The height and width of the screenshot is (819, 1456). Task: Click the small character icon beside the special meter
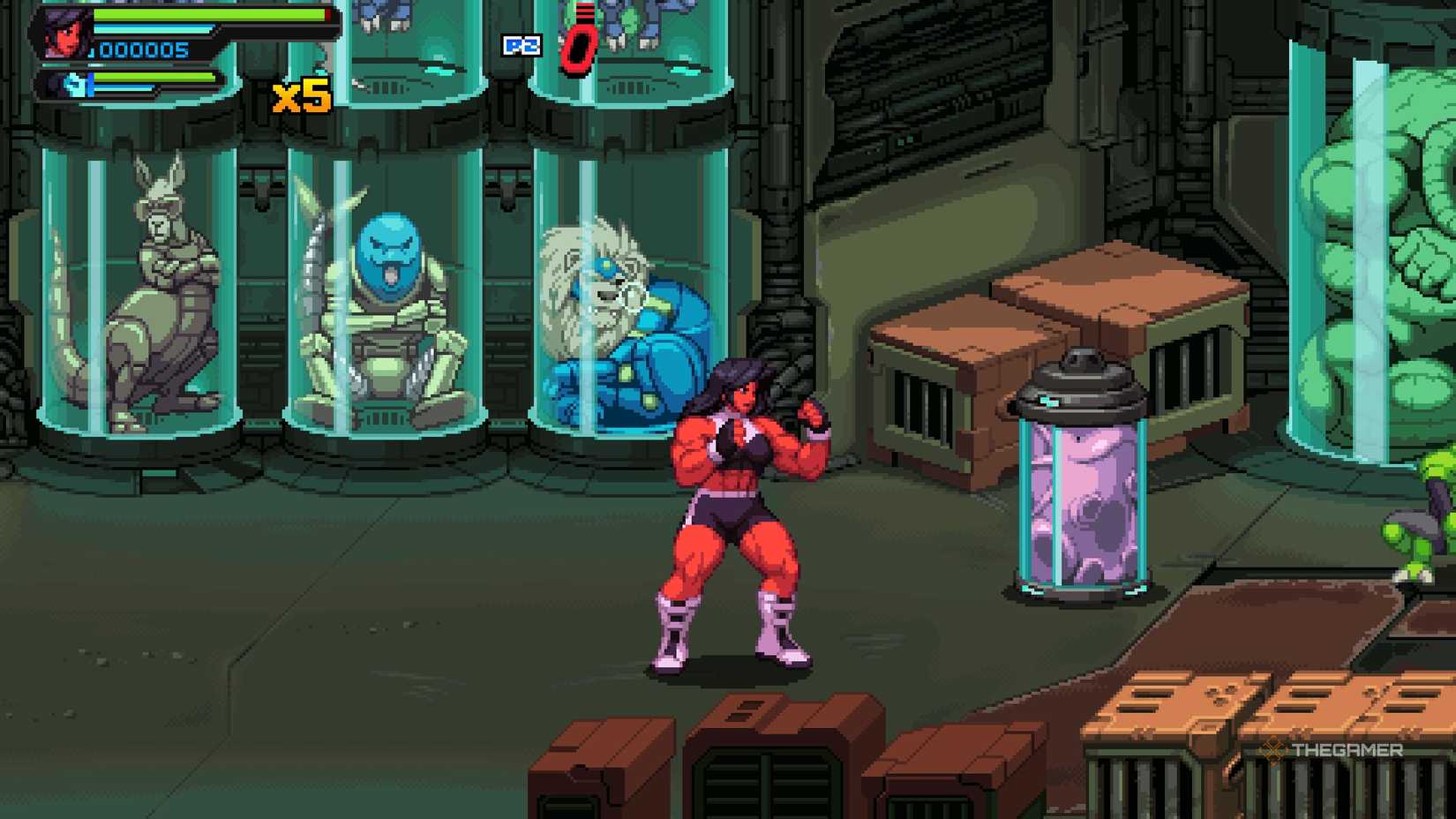(x=75, y=86)
